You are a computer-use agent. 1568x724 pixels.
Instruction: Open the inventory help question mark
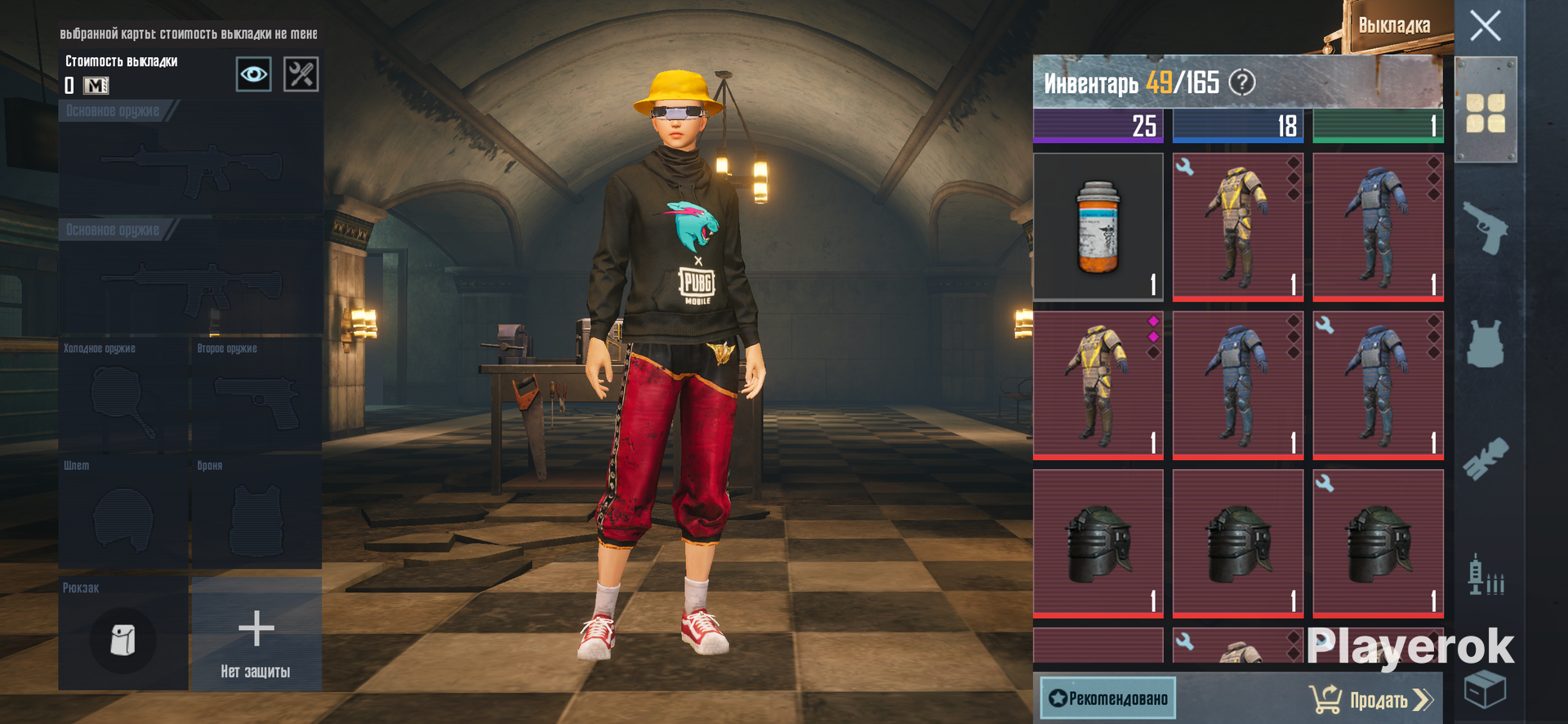click(x=1242, y=83)
